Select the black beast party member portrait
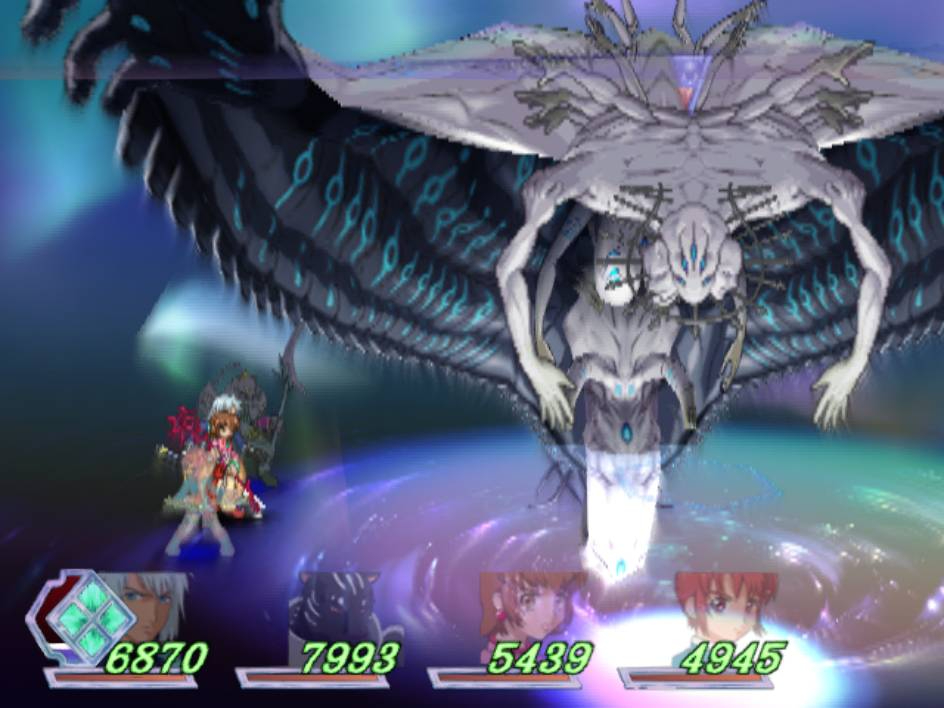The width and height of the screenshot is (944, 708). (x=335, y=608)
